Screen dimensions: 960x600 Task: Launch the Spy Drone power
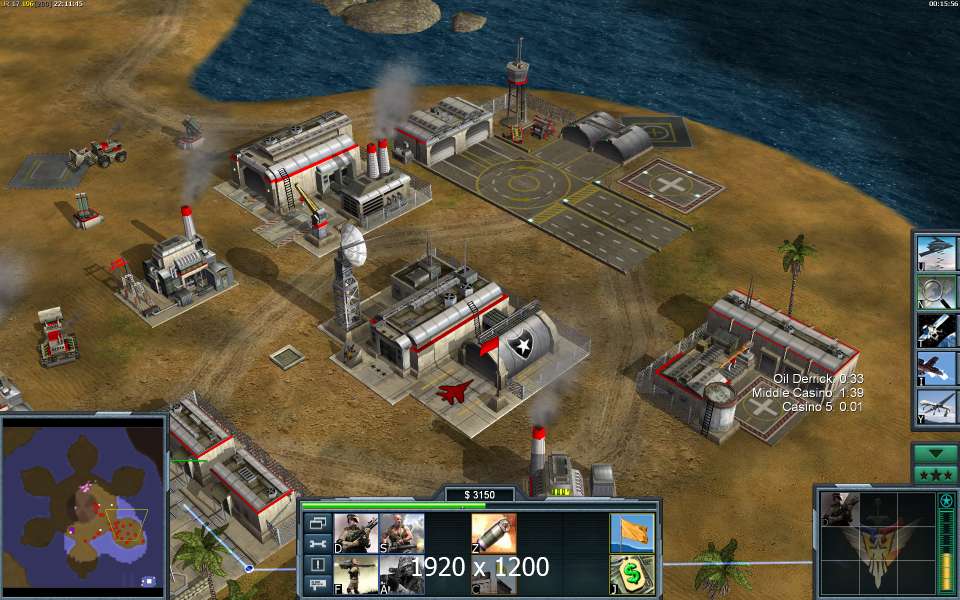tap(937, 407)
